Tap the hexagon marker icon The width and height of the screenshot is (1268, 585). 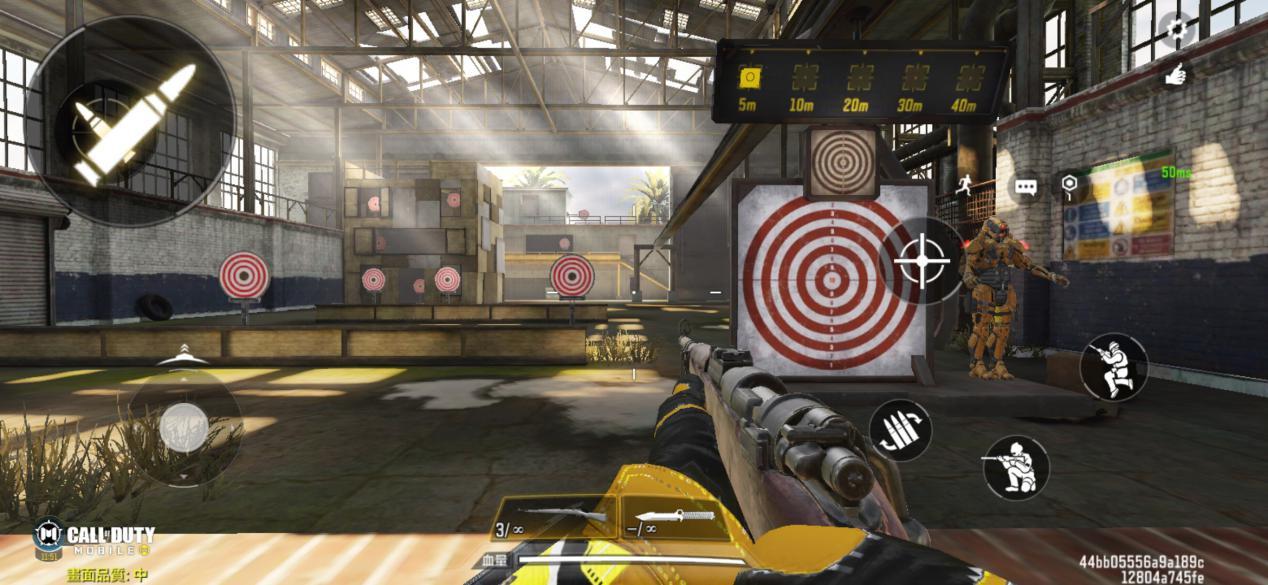pyautogui.click(x=1069, y=184)
